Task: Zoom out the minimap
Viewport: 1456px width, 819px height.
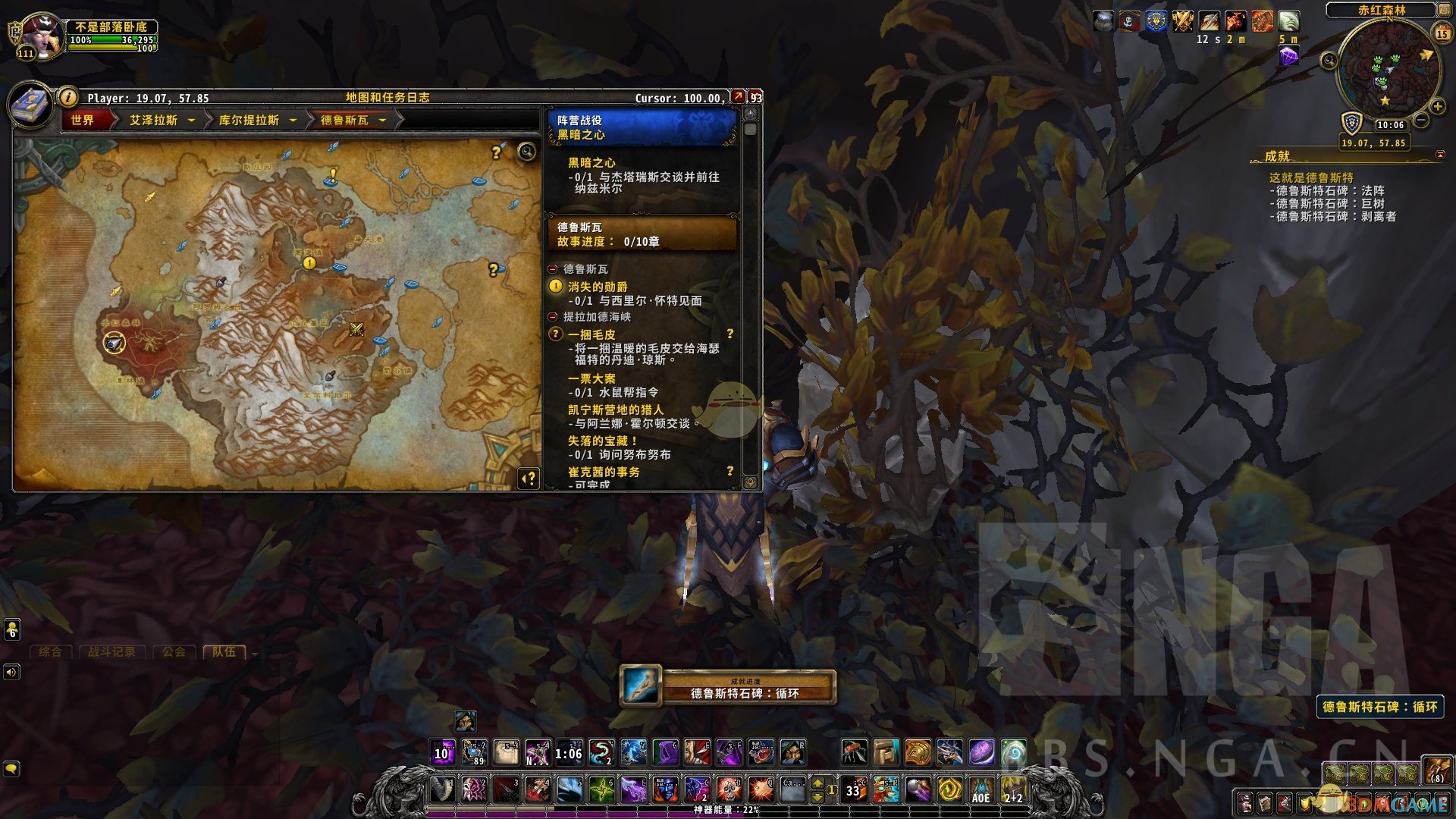Action: pos(1422,120)
